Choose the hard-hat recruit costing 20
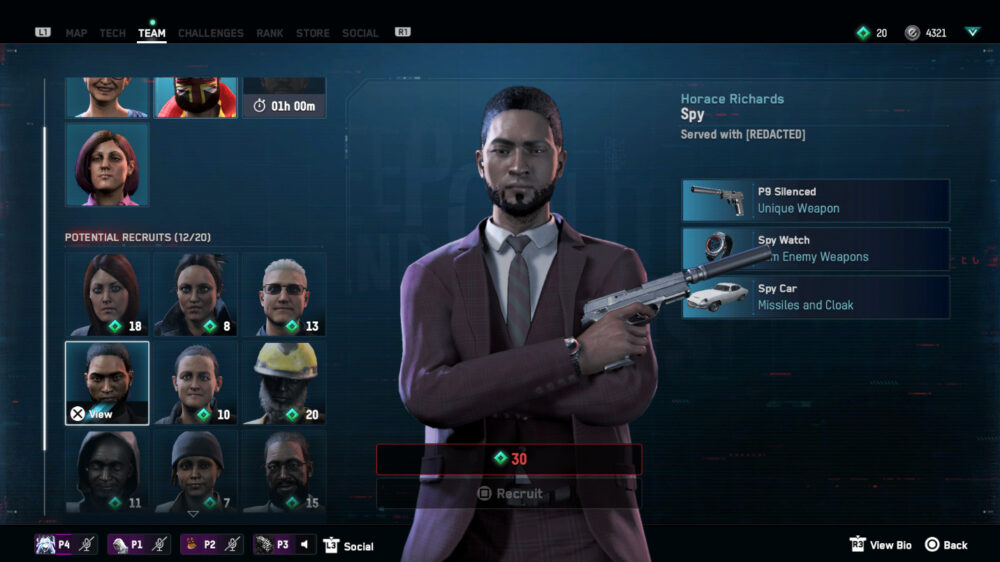1000x562 pixels. [x=284, y=382]
